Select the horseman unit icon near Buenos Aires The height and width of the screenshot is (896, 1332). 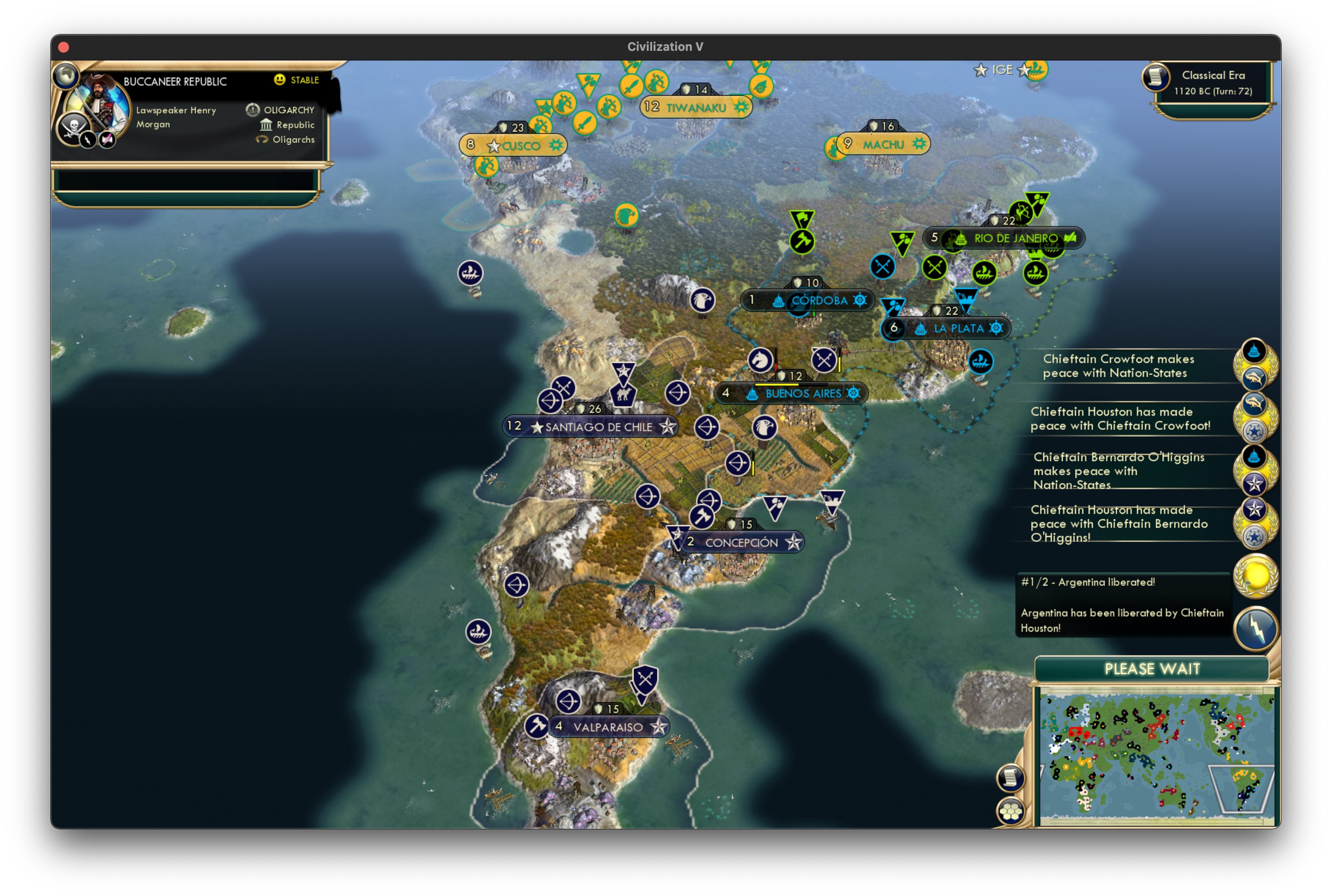click(x=760, y=360)
